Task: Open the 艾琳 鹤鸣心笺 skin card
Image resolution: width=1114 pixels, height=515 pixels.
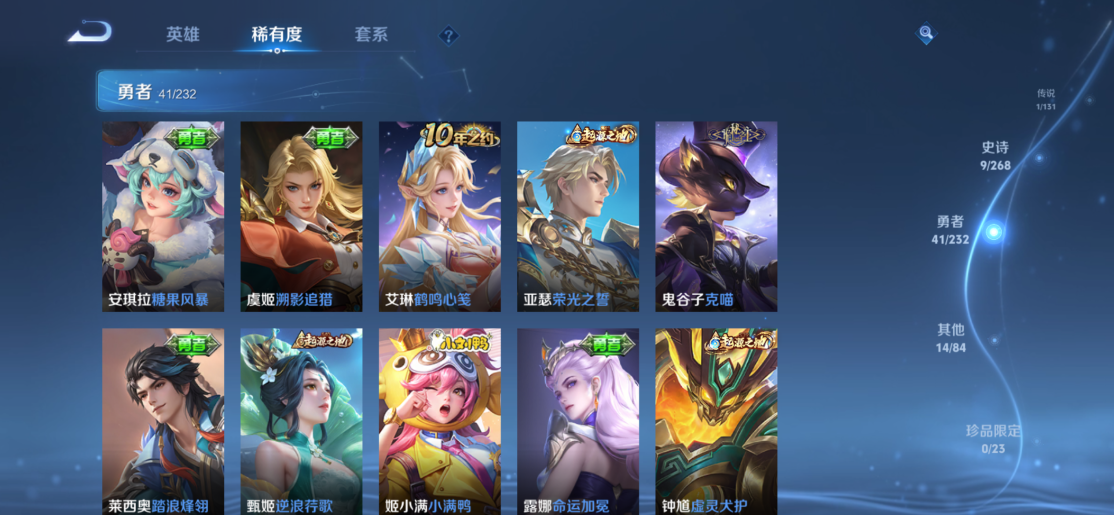Action: coord(439,216)
